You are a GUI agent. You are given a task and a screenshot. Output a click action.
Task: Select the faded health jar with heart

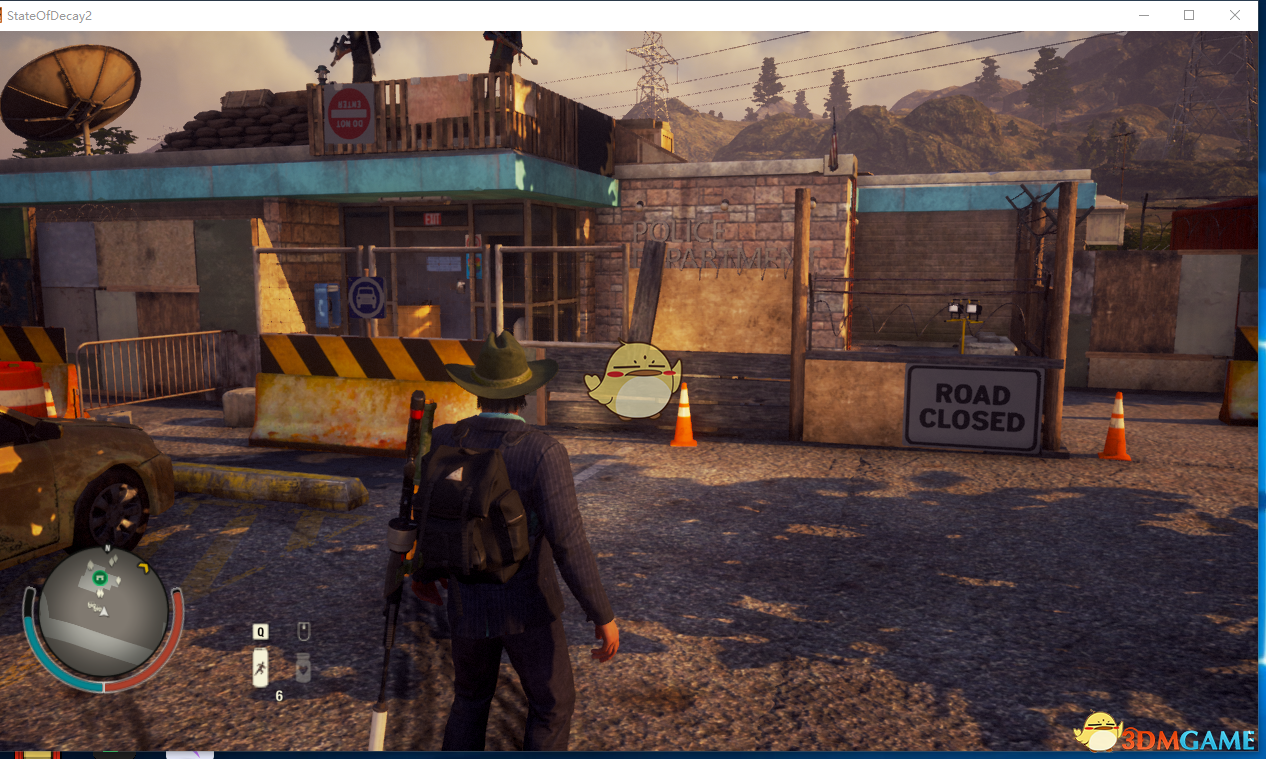(303, 666)
